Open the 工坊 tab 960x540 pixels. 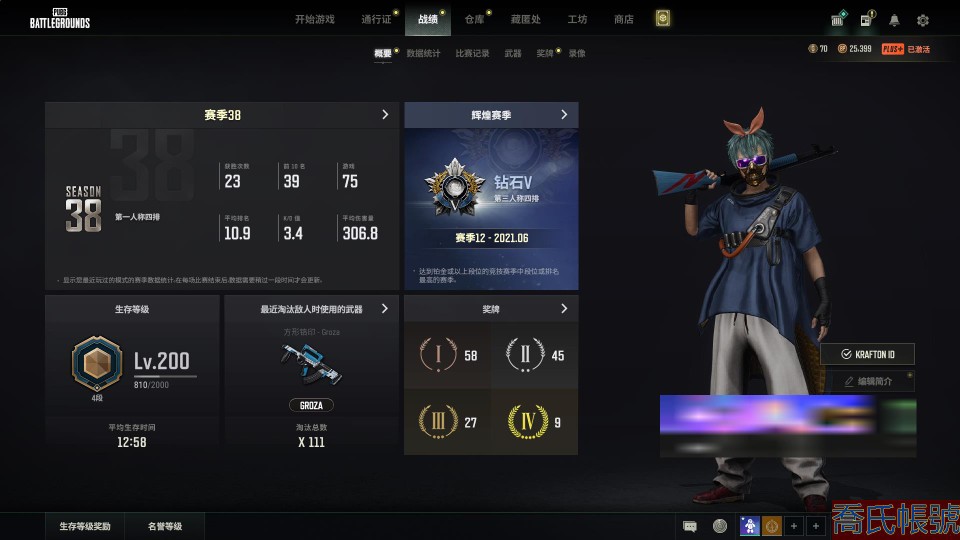(577, 19)
